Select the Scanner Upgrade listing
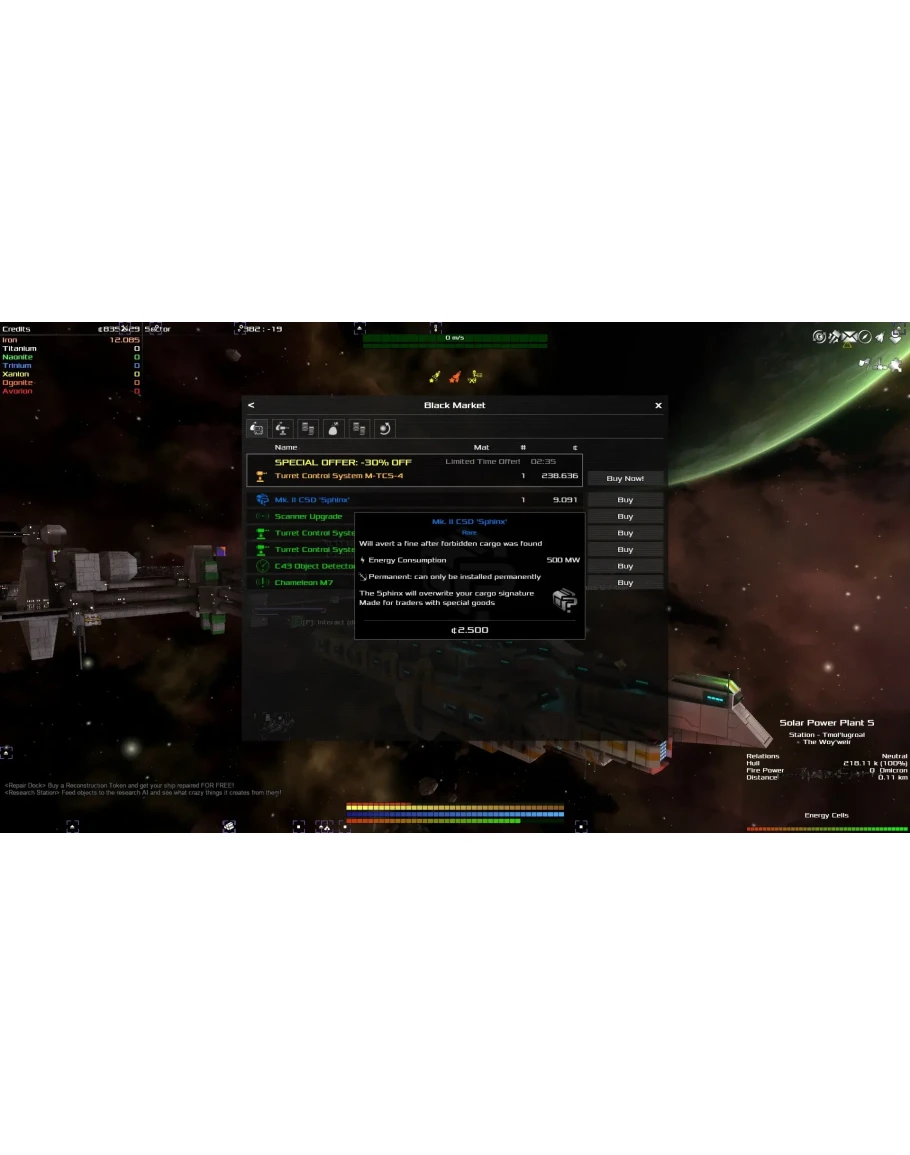 308,516
